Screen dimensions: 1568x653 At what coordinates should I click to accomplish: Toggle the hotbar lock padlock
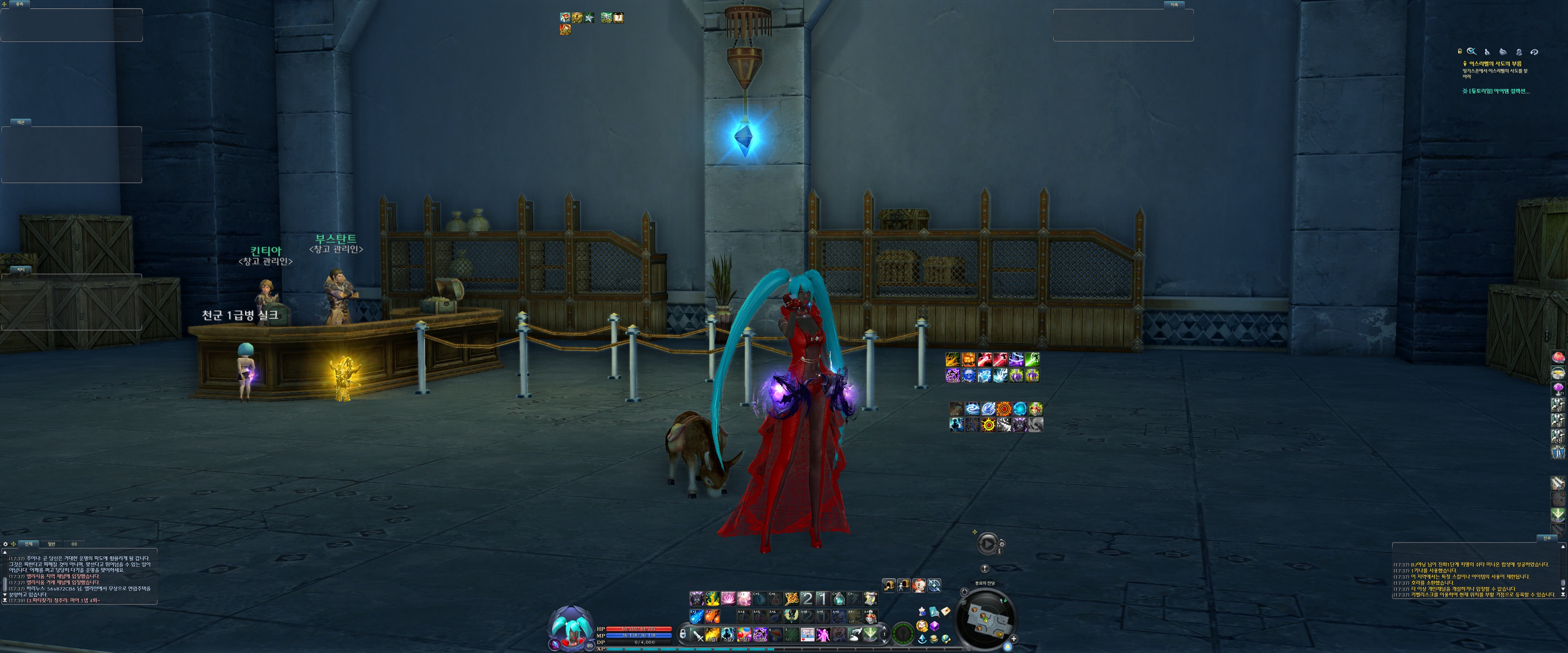(683, 634)
